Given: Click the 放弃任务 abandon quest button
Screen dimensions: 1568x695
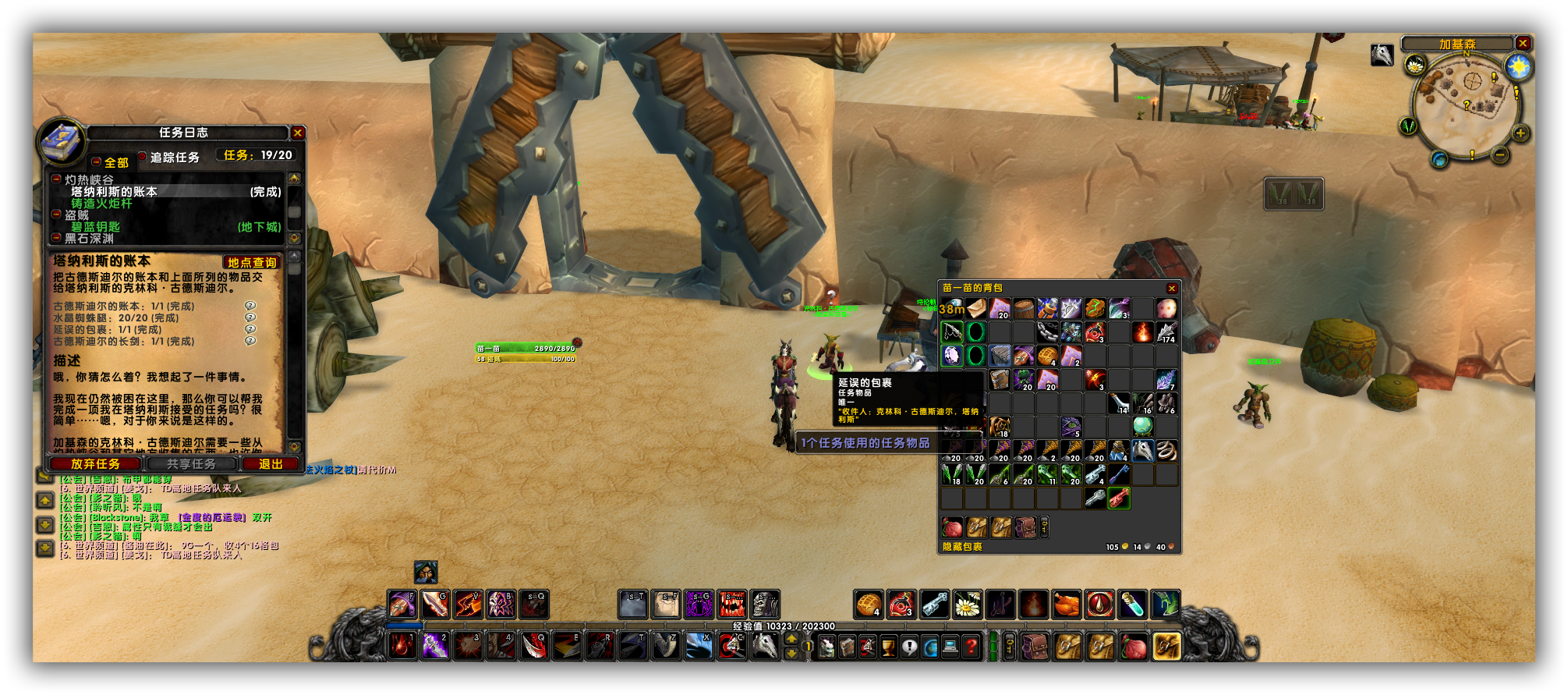Looking at the screenshot, I should coord(96,464).
